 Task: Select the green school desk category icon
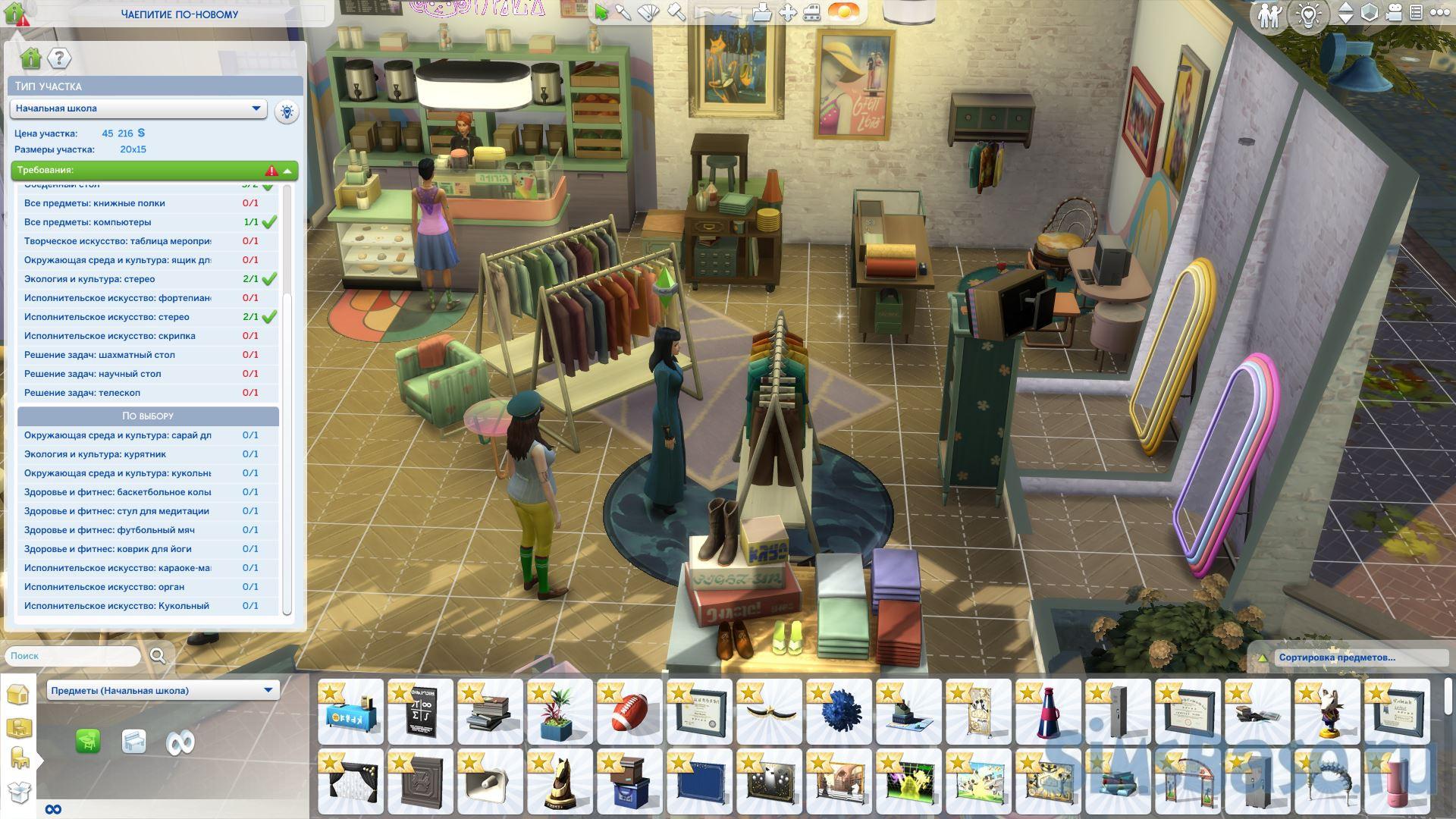click(88, 741)
